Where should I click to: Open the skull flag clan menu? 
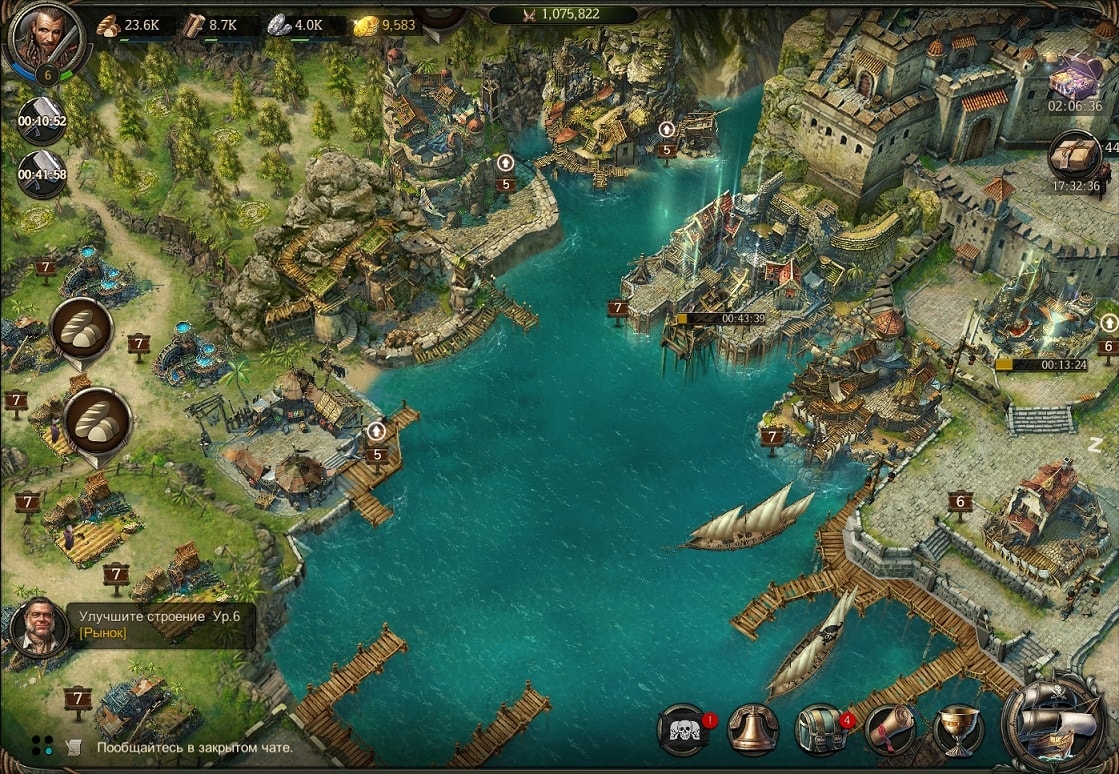[685, 730]
